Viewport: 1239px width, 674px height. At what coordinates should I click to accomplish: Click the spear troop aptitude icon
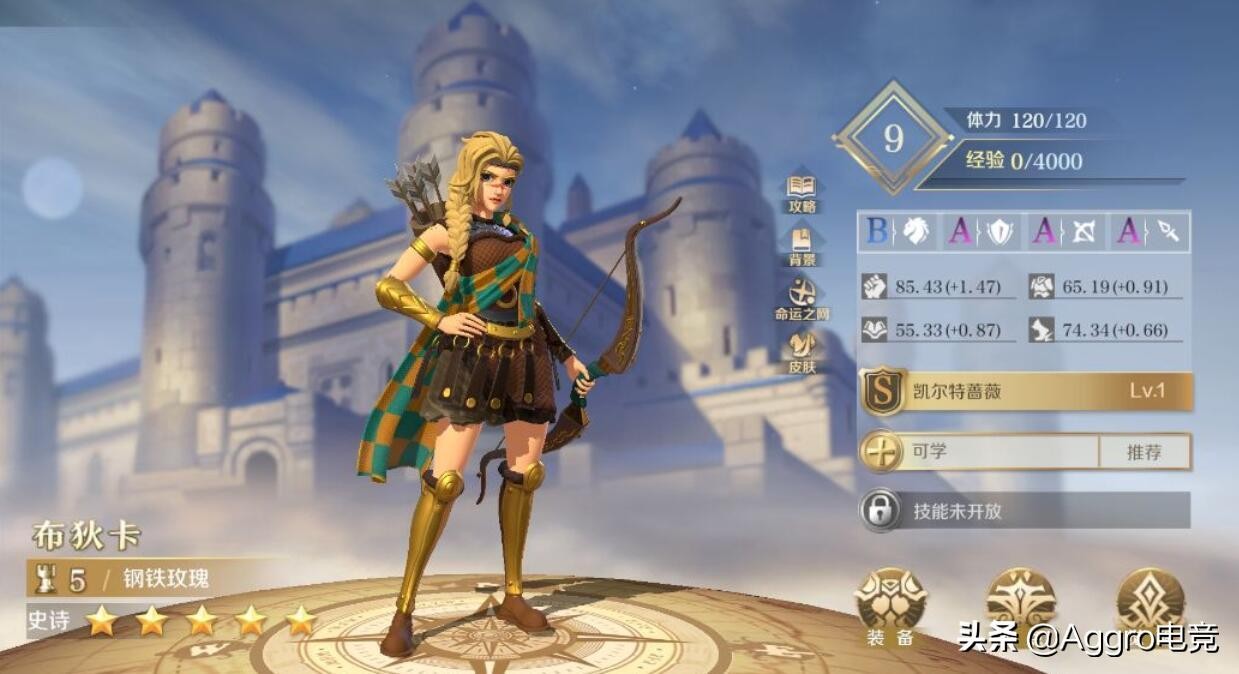pyautogui.click(x=1168, y=232)
